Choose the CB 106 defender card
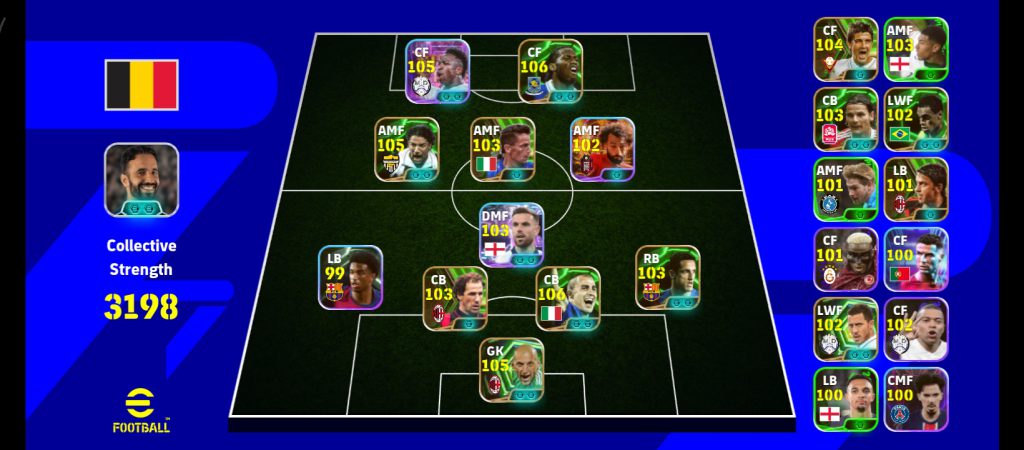Viewport: 1024px width, 450px height. [x=567, y=298]
